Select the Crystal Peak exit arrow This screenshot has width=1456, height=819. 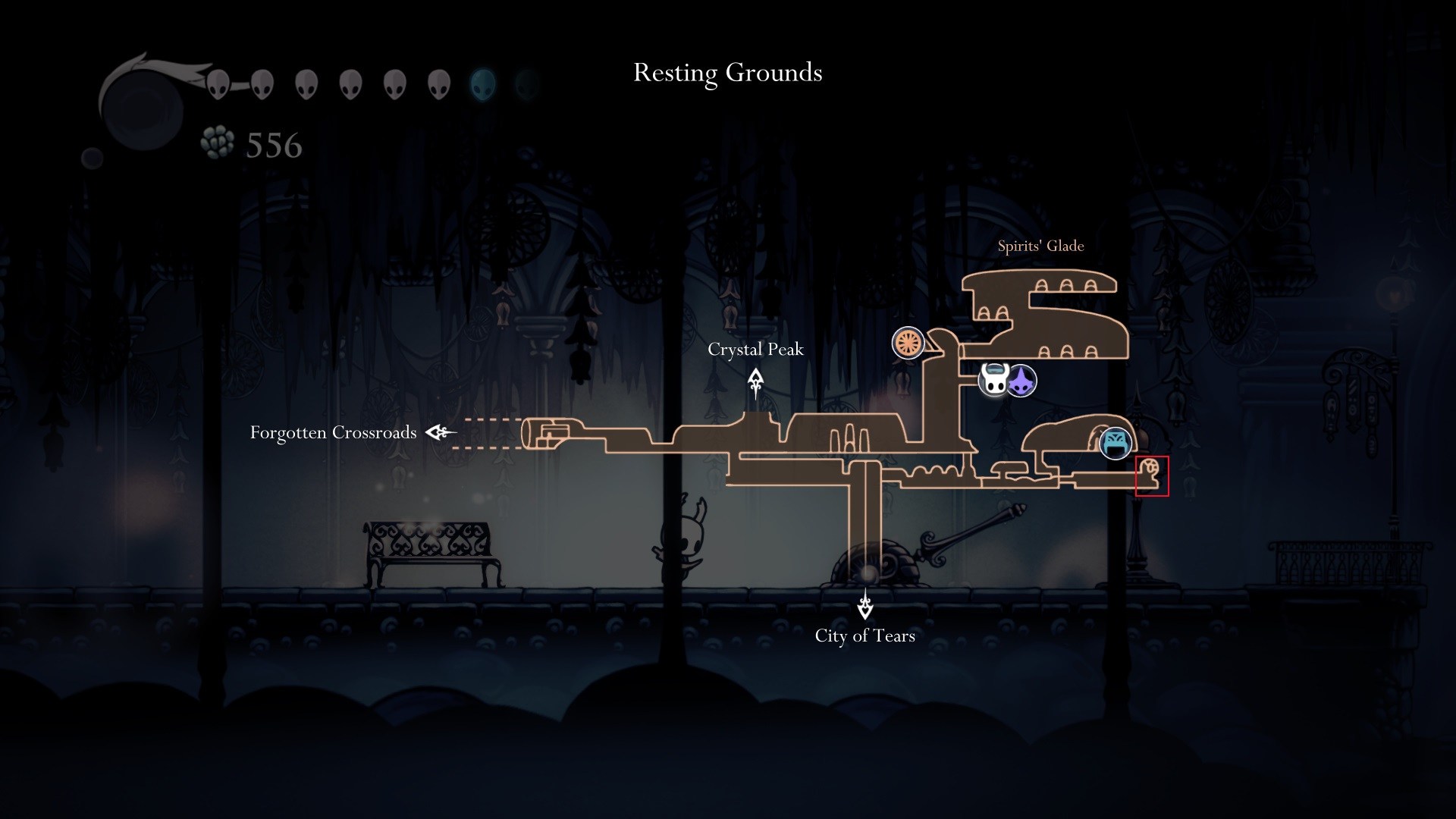coord(755,382)
